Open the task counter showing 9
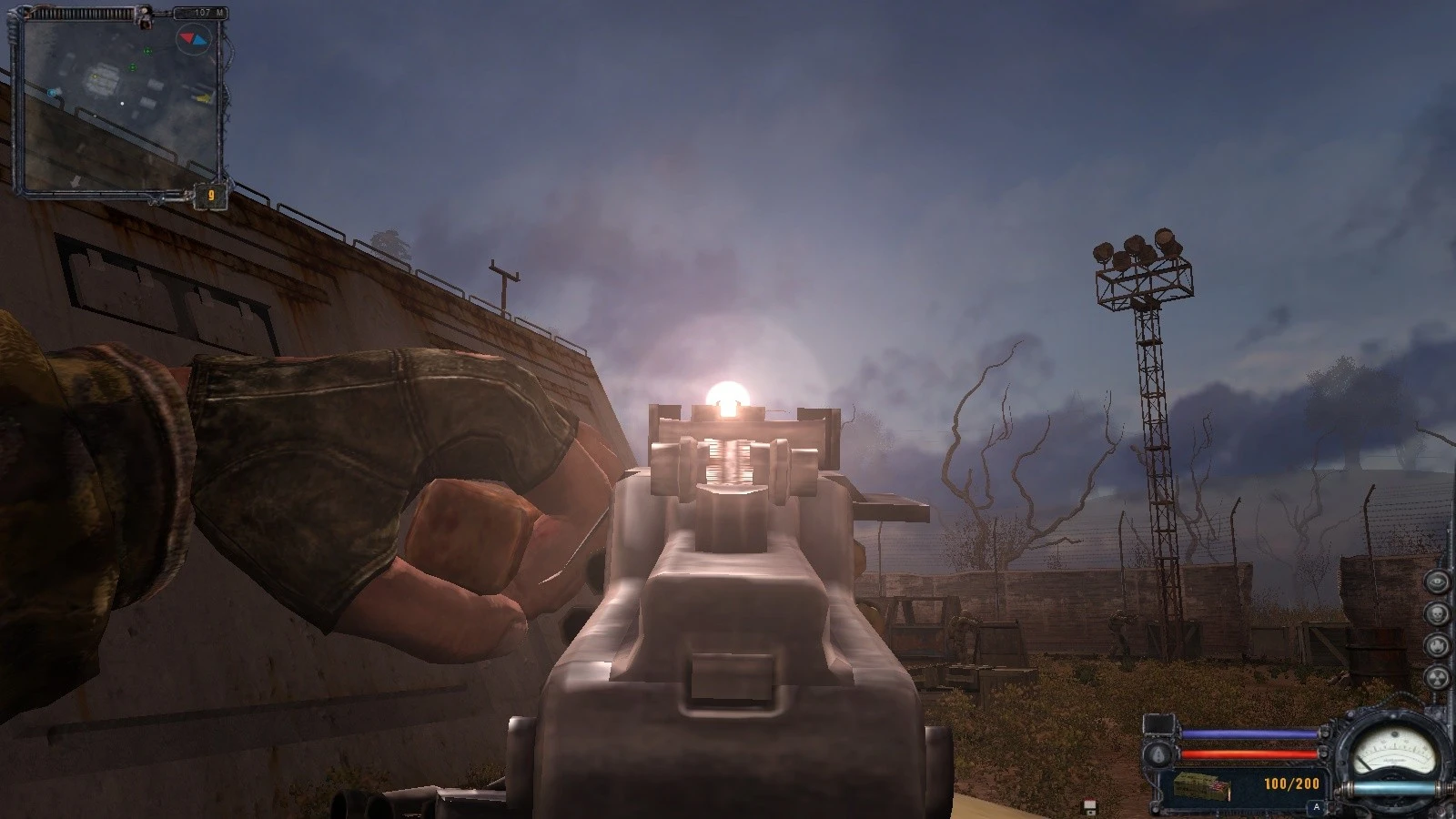 click(x=212, y=194)
